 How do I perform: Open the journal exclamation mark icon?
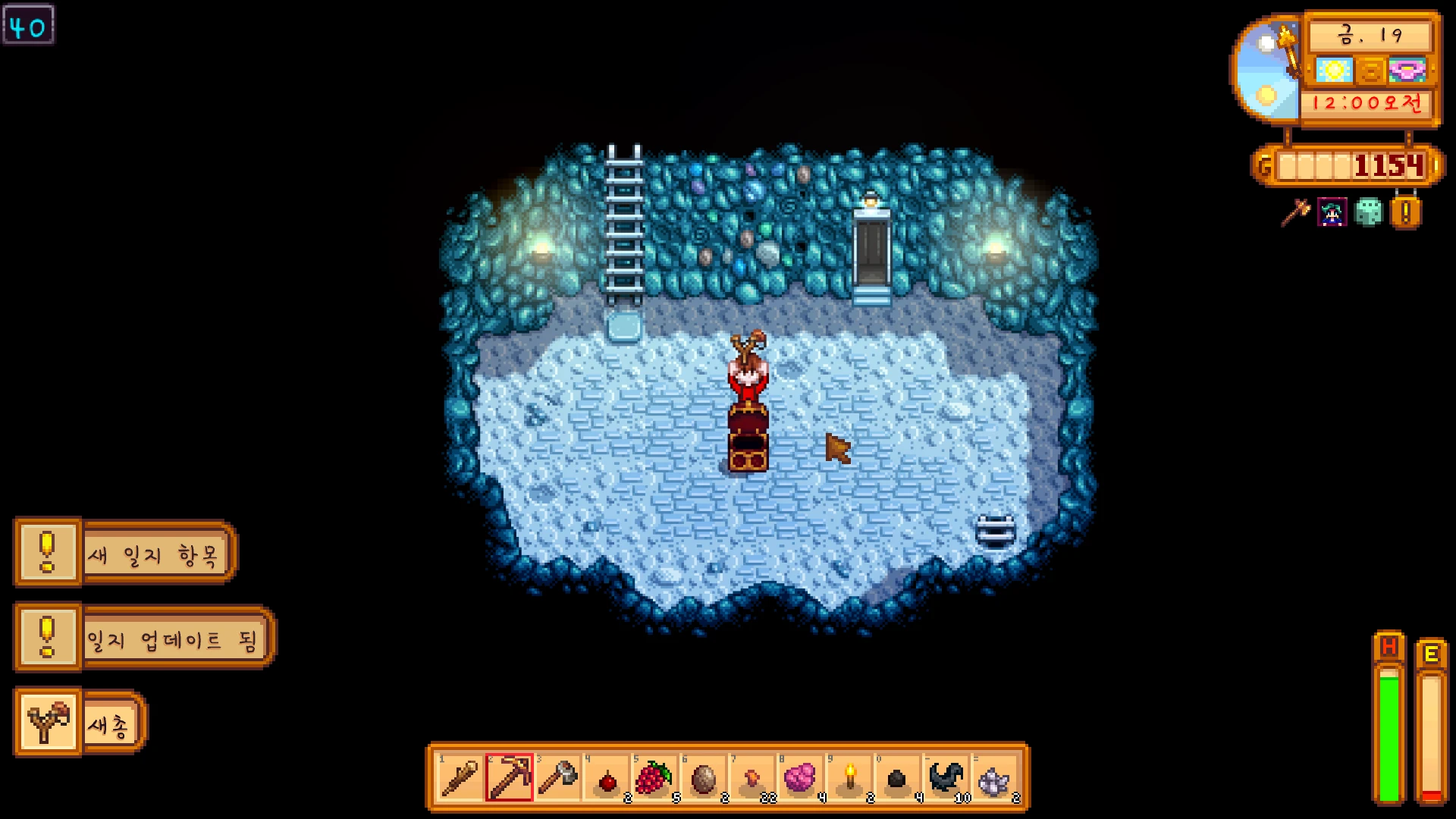[1405, 213]
